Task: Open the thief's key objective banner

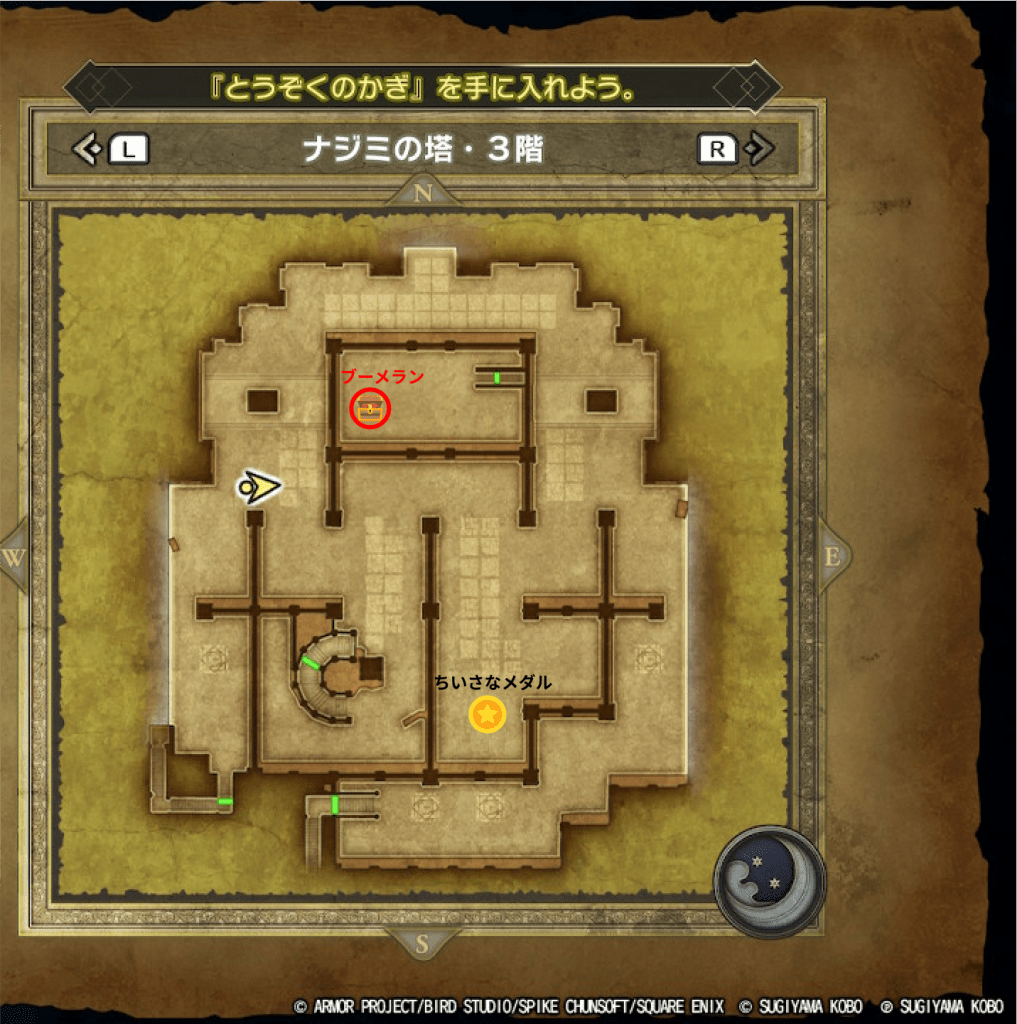Action: (422, 88)
